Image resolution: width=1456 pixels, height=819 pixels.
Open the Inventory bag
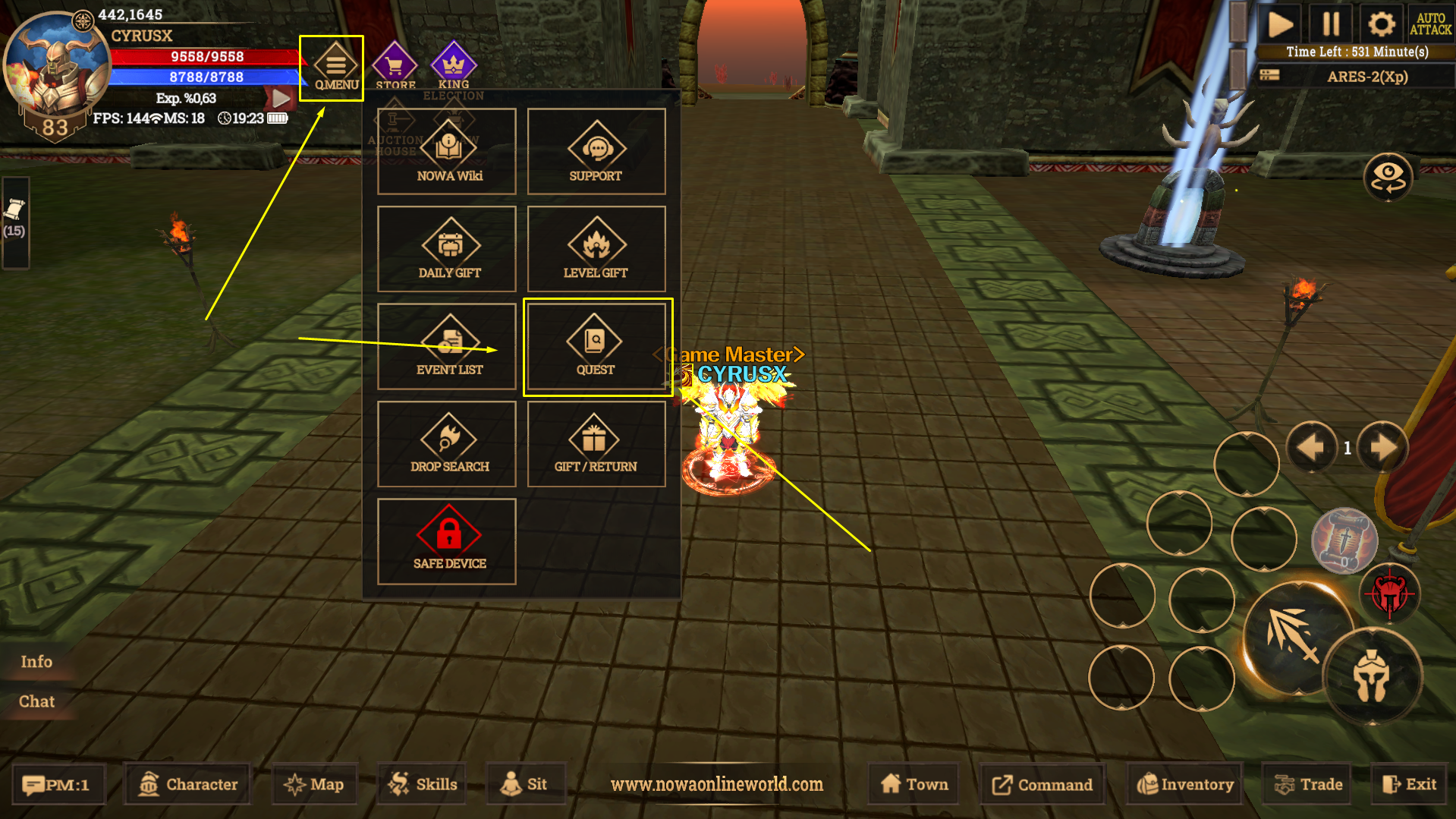click(x=1185, y=784)
